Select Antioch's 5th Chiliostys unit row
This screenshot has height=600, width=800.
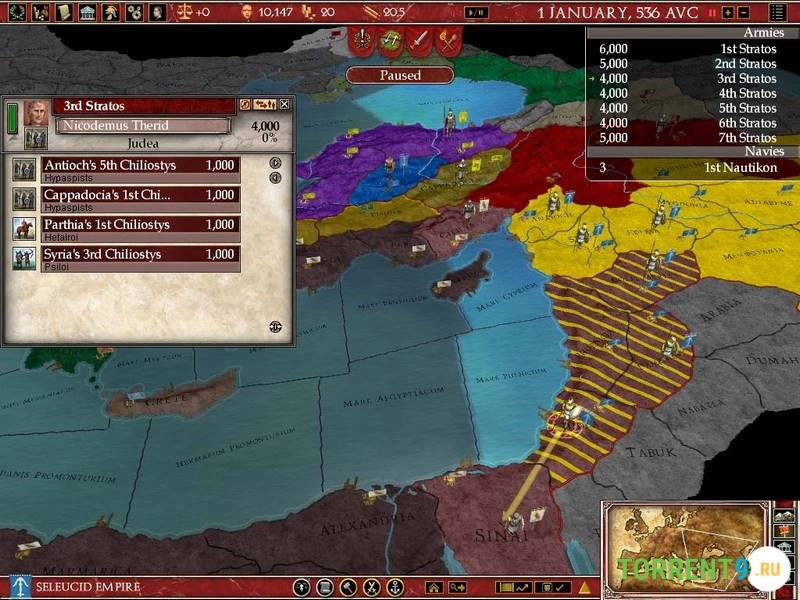(x=138, y=166)
